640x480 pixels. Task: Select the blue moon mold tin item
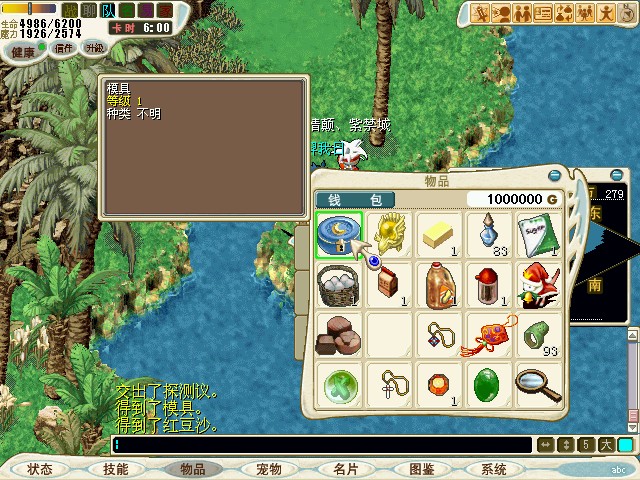point(338,234)
